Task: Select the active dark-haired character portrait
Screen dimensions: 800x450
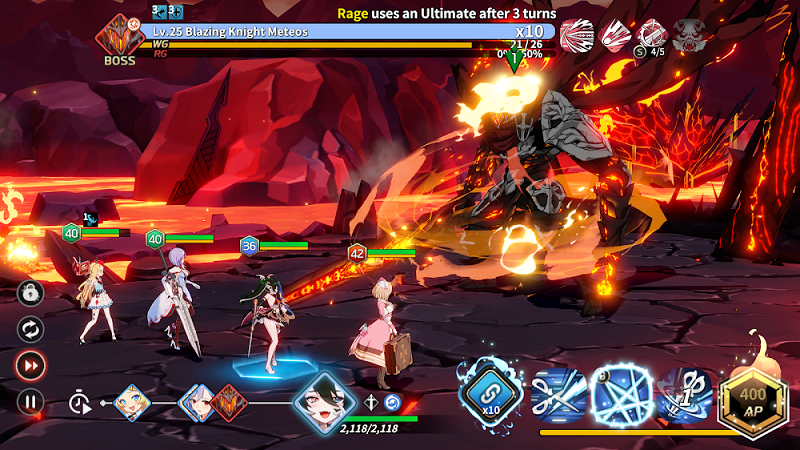Action: coord(324,403)
